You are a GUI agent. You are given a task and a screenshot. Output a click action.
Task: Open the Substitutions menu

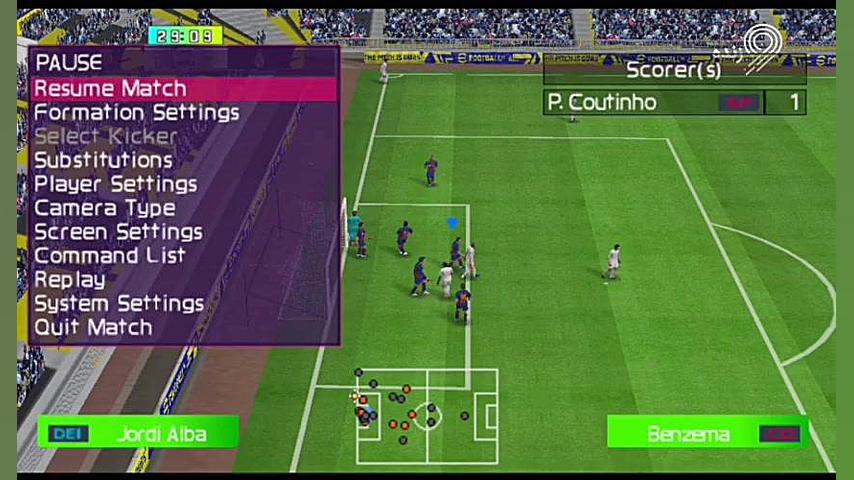(x=103, y=160)
